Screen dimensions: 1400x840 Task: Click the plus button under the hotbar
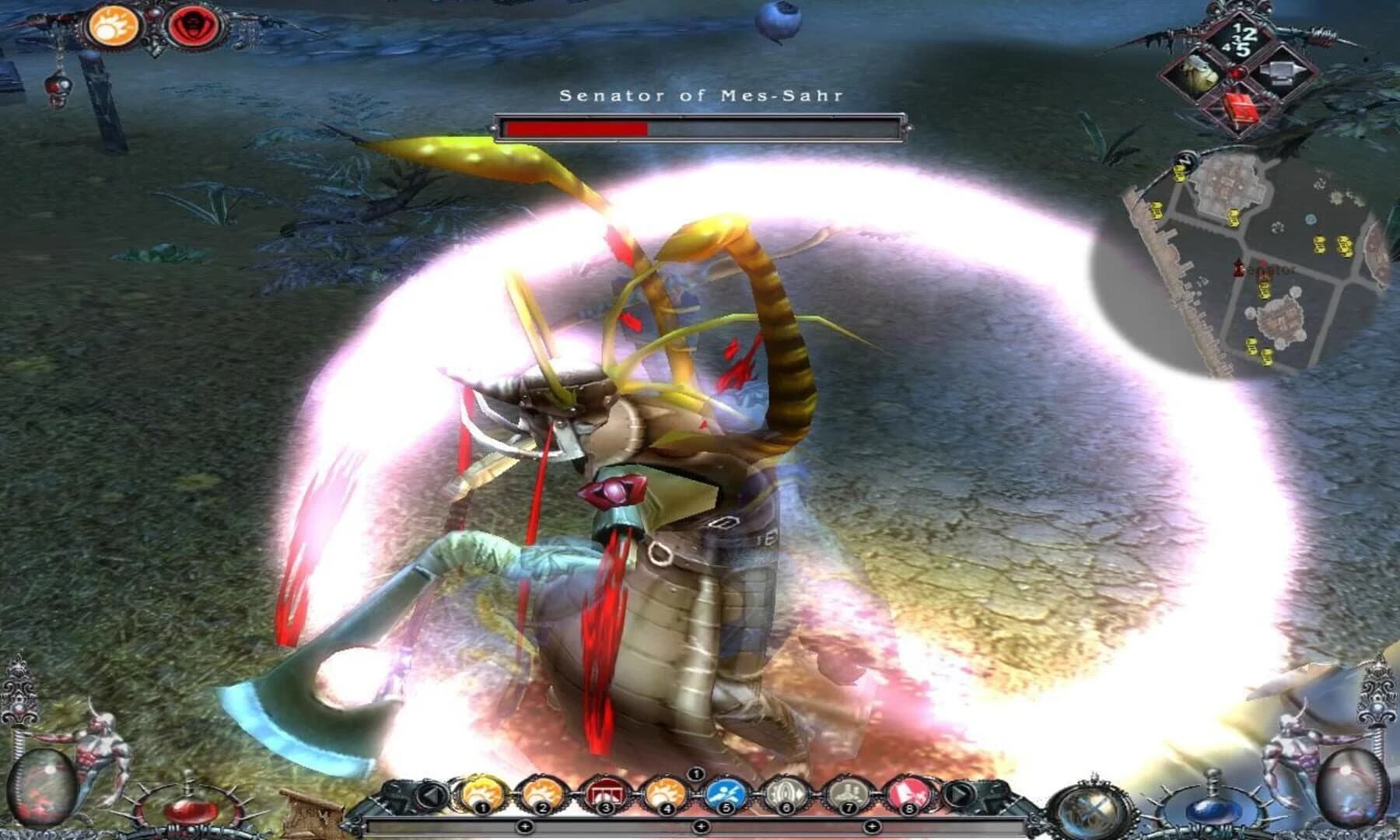point(701,826)
